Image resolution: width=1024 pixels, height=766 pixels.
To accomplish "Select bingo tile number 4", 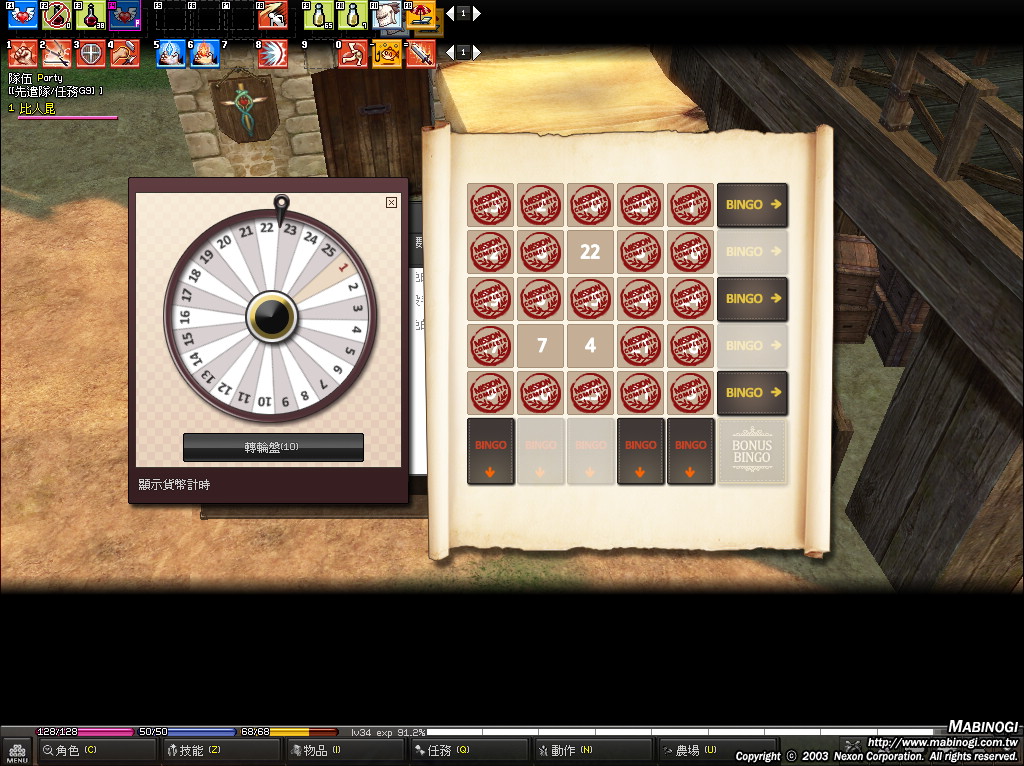I will (590, 345).
